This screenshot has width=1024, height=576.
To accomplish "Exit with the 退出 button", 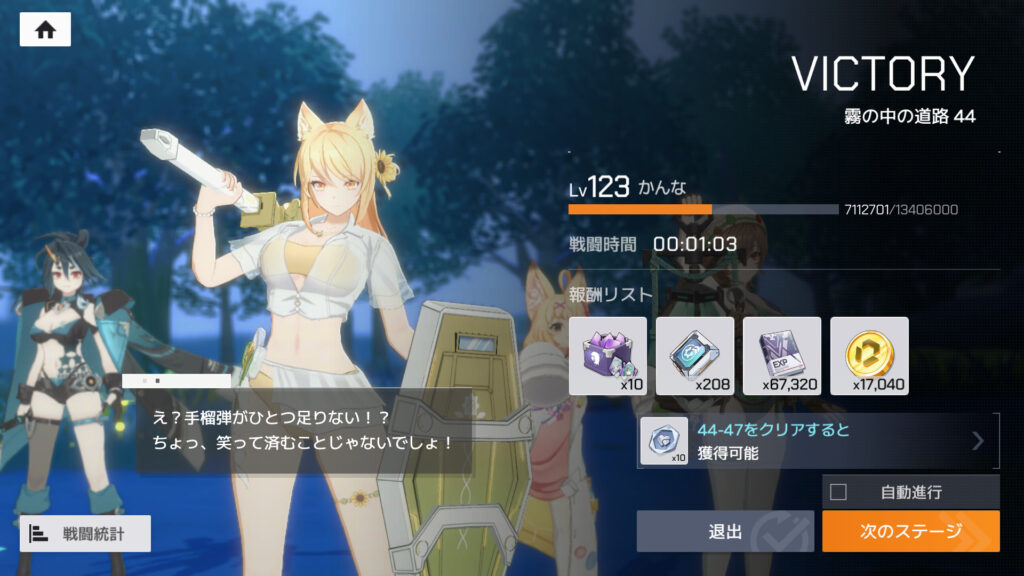I will tap(726, 531).
